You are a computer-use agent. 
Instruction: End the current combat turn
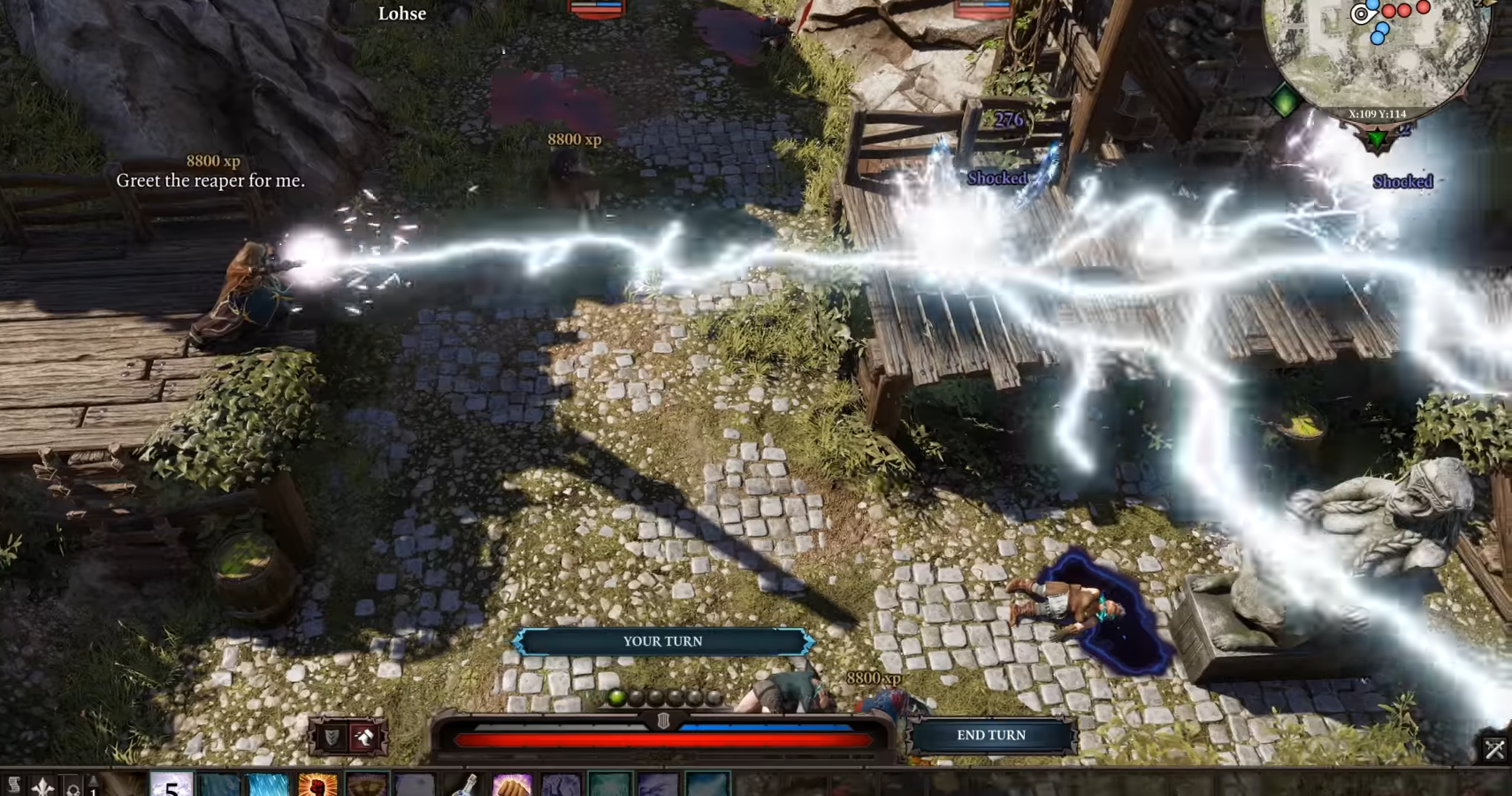[991, 735]
